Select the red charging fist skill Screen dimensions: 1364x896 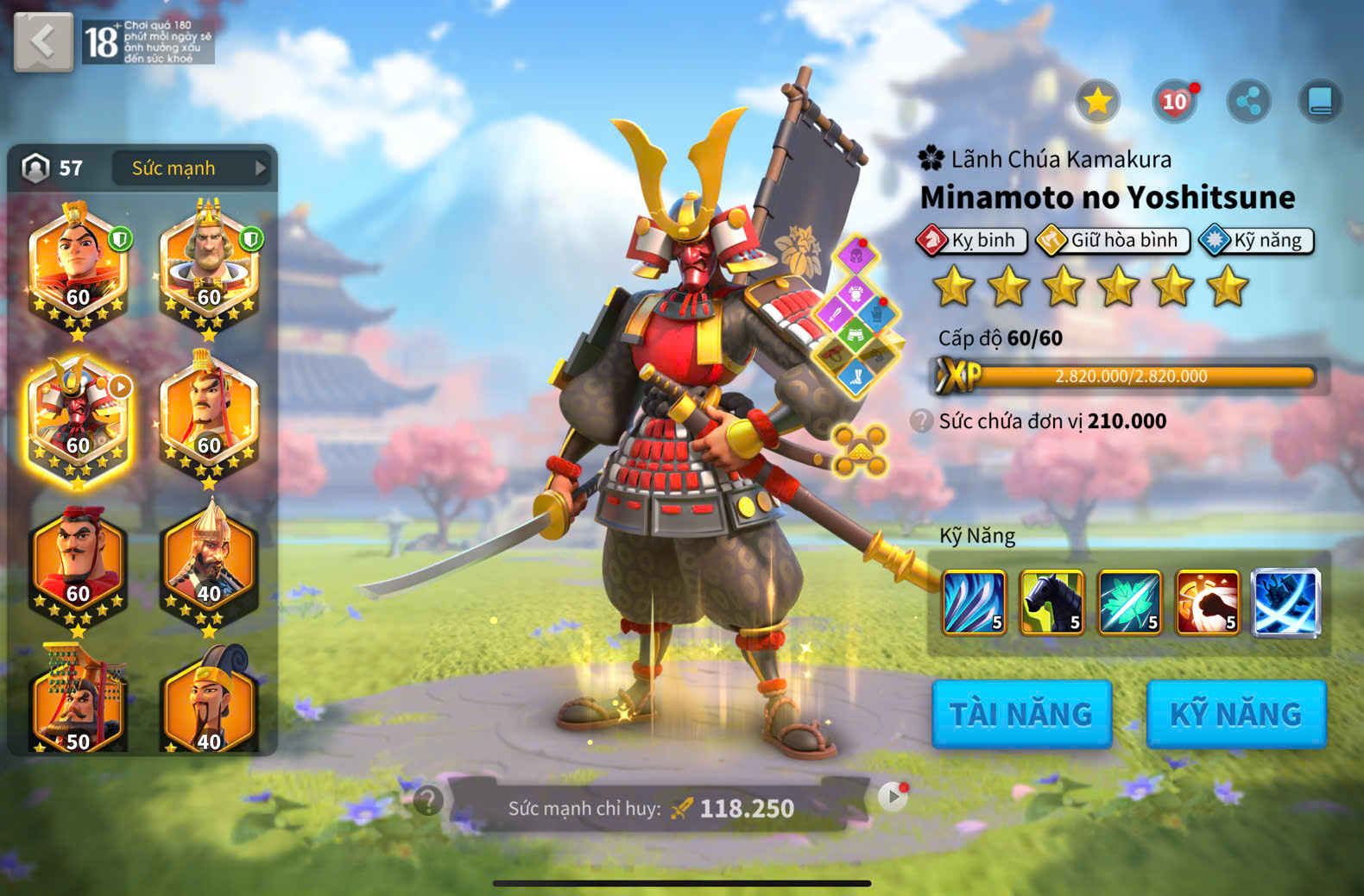coord(1208,602)
